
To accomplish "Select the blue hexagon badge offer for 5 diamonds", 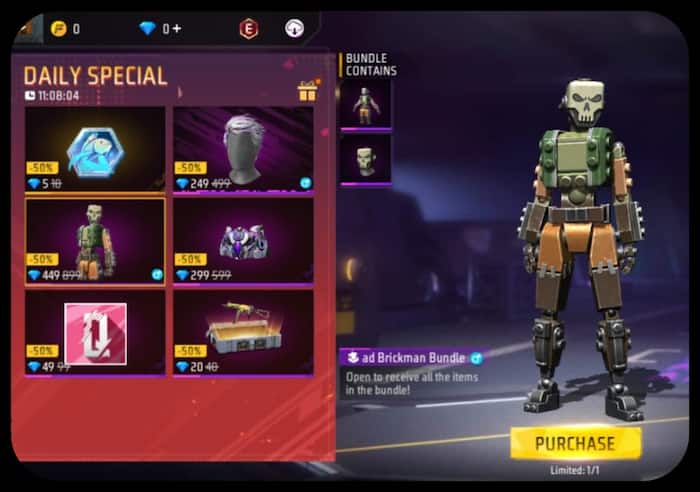I will (x=95, y=149).
